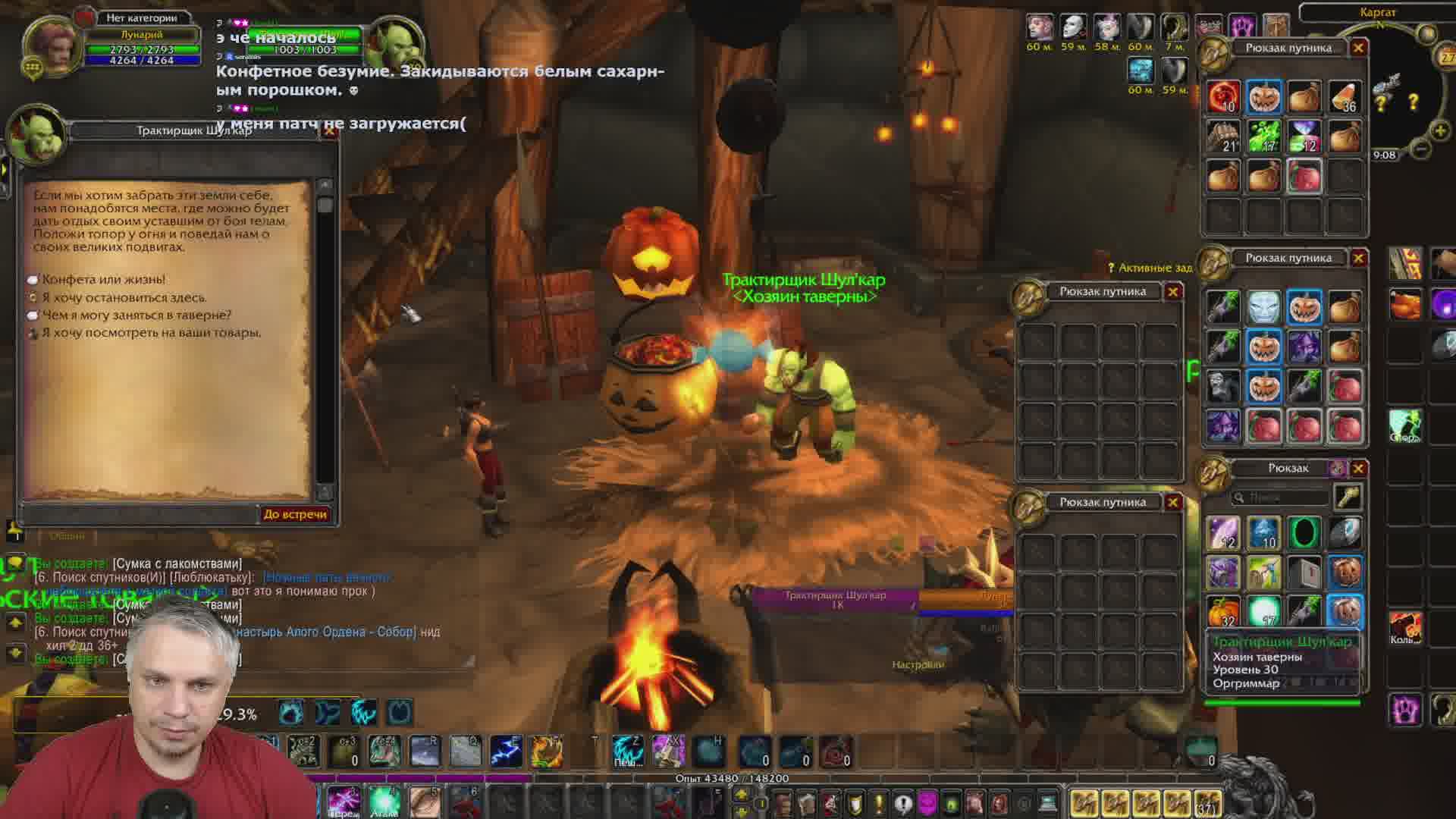The height and width of the screenshot is (819, 1456).
Task: Select the candy corn stack of 36
Action: pos(1345,98)
